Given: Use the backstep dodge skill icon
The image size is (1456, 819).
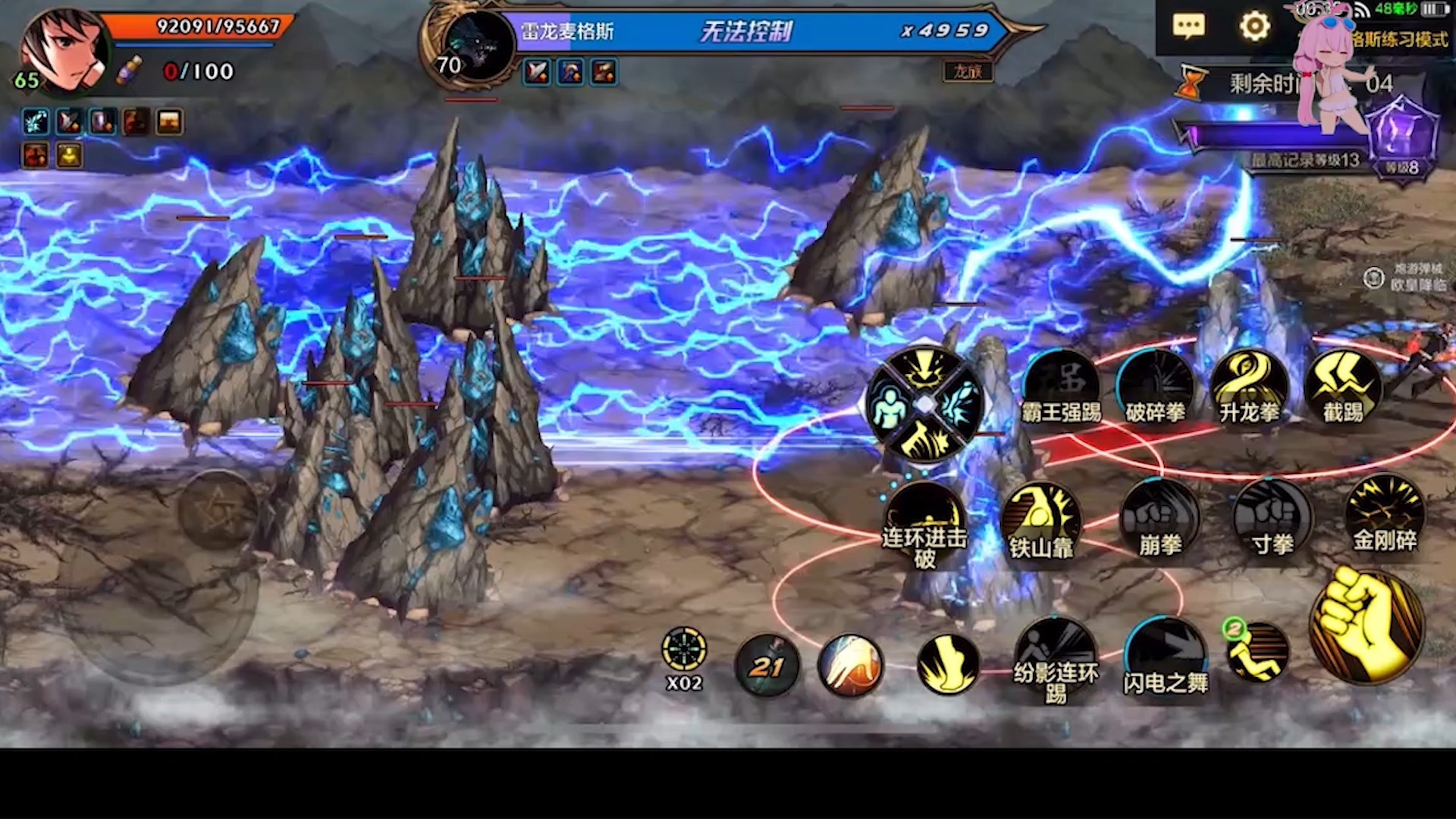Looking at the screenshot, I should point(1257,652).
